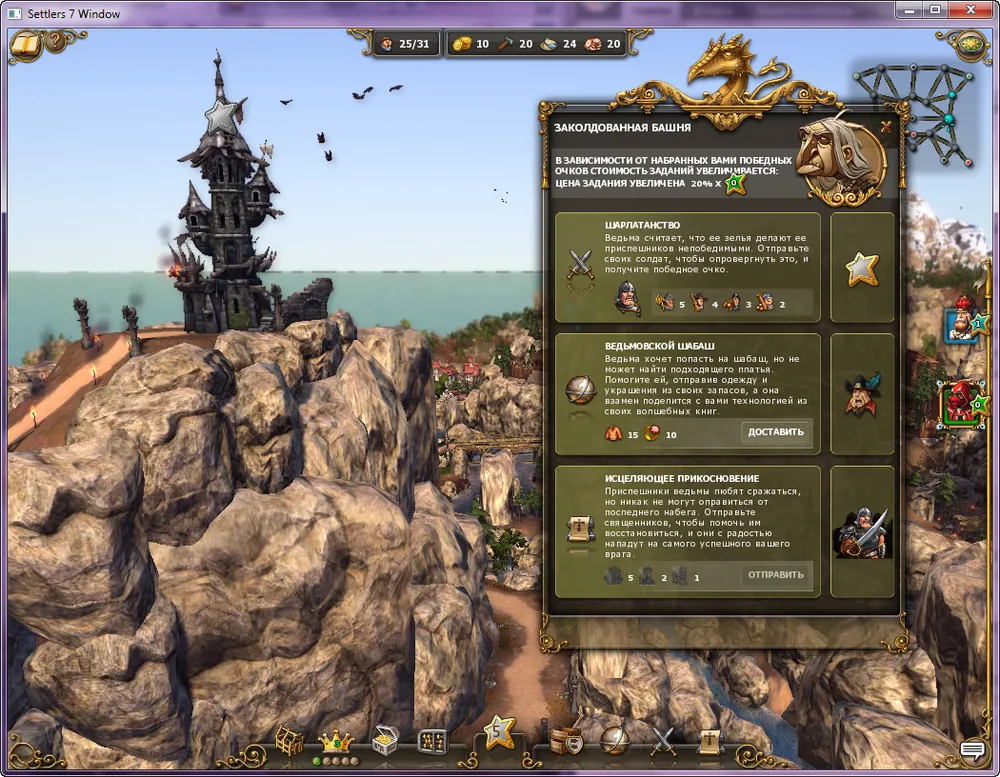Image resolution: width=1000 pixels, height=777 pixels.
Task: Open the scroll with cross menu
Action: (x=709, y=741)
